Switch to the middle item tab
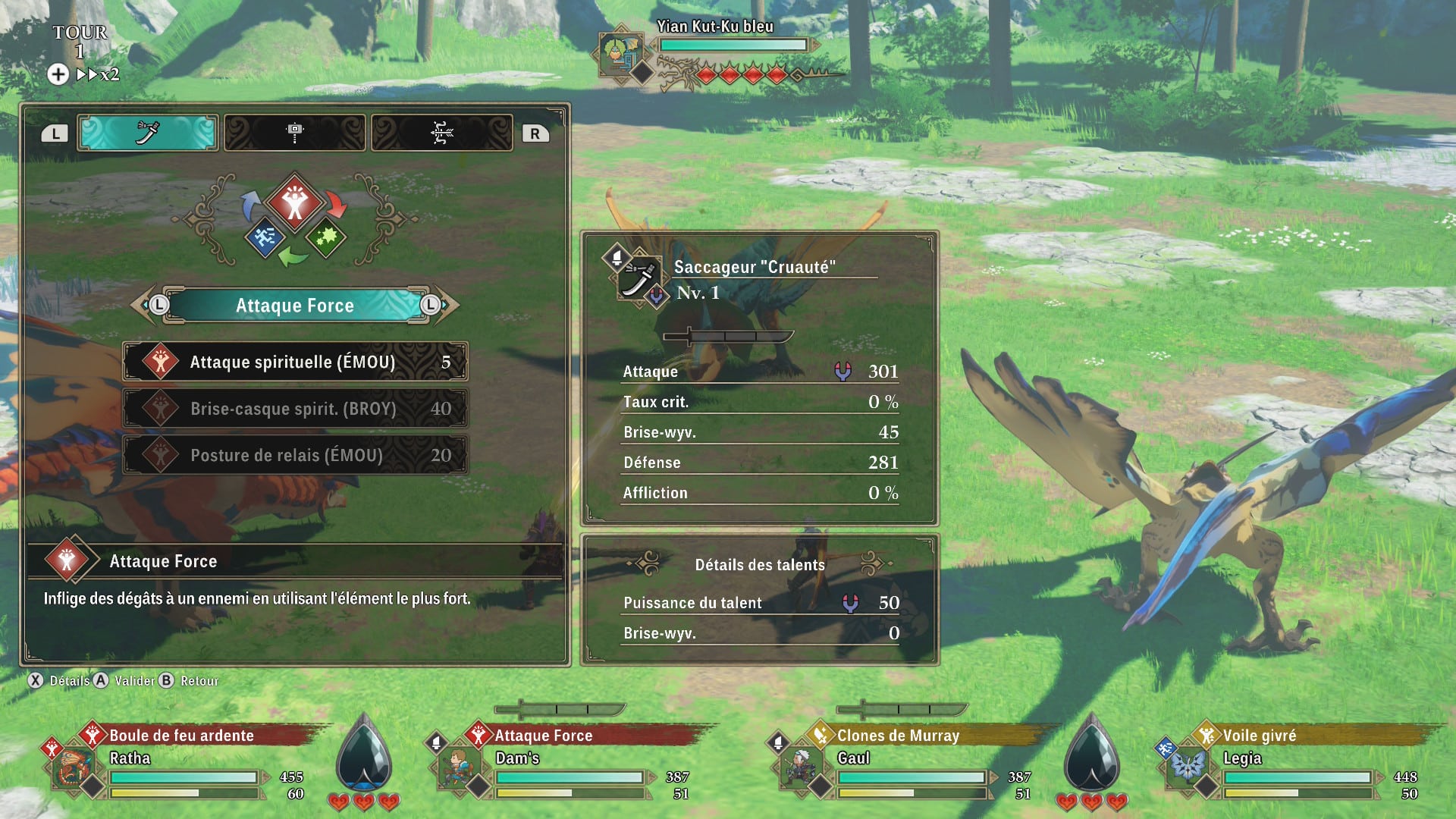 click(294, 131)
